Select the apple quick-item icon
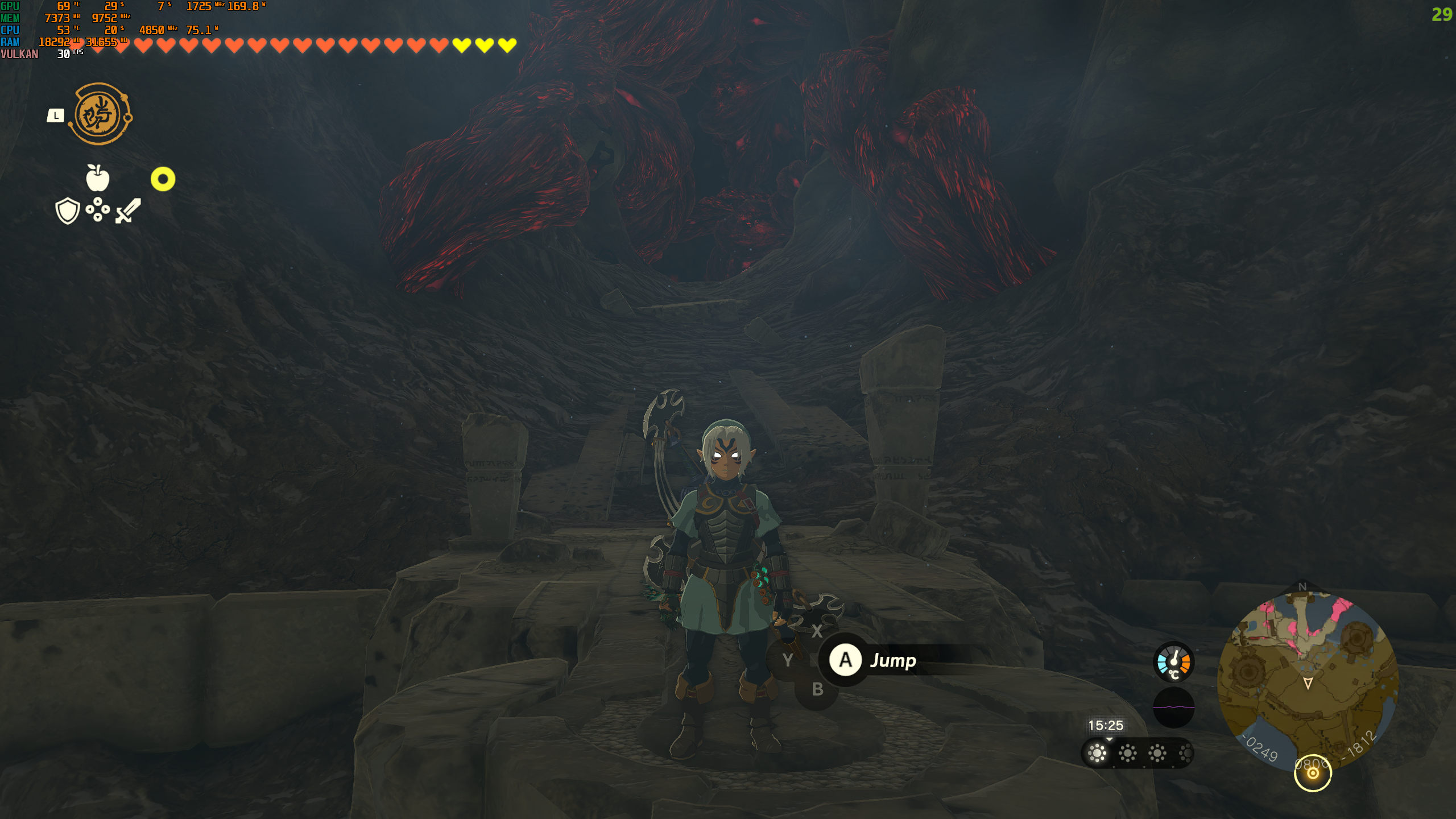The width and height of the screenshot is (1456, 819). click(97, 178)
